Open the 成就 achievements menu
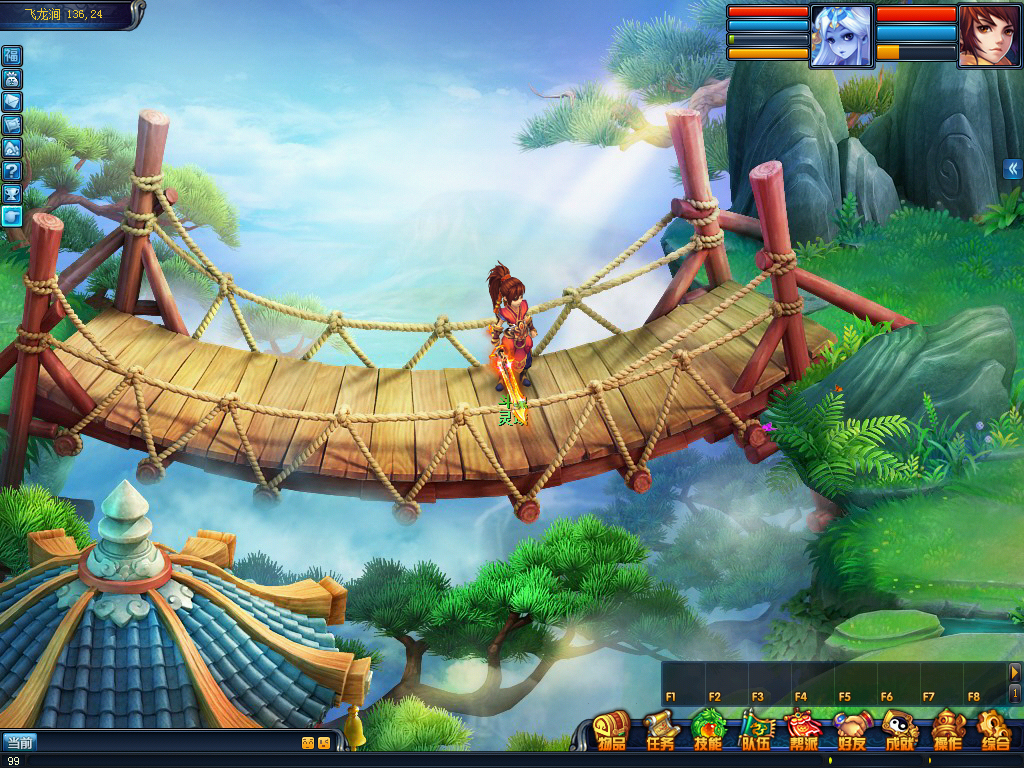The width and height of the screenshot is (1024, 768). pyautogui.click(x=900, y=730)
